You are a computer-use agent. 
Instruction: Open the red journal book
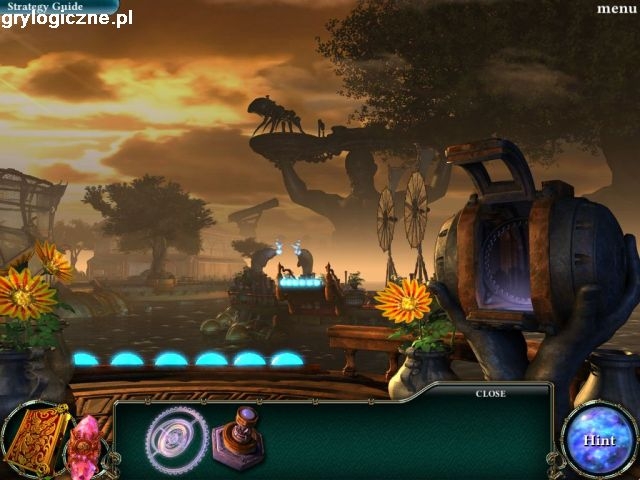36,439
